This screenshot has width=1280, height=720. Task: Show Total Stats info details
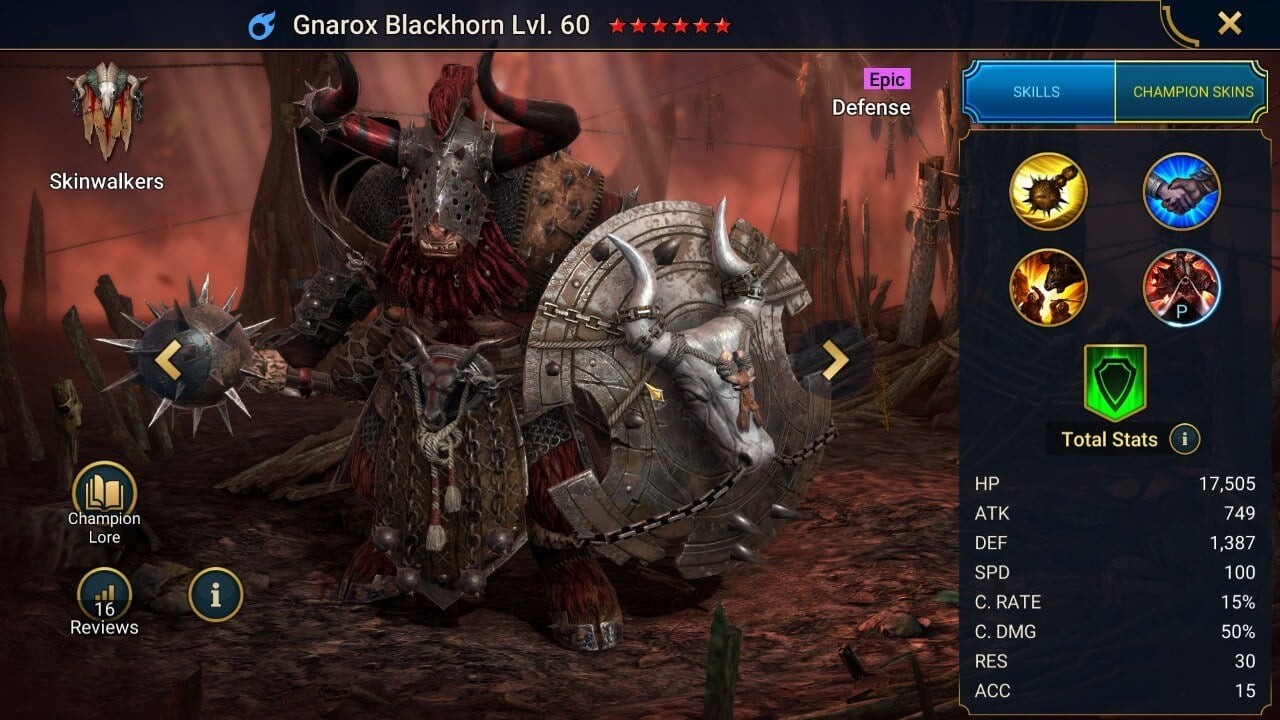point(1184,439)
